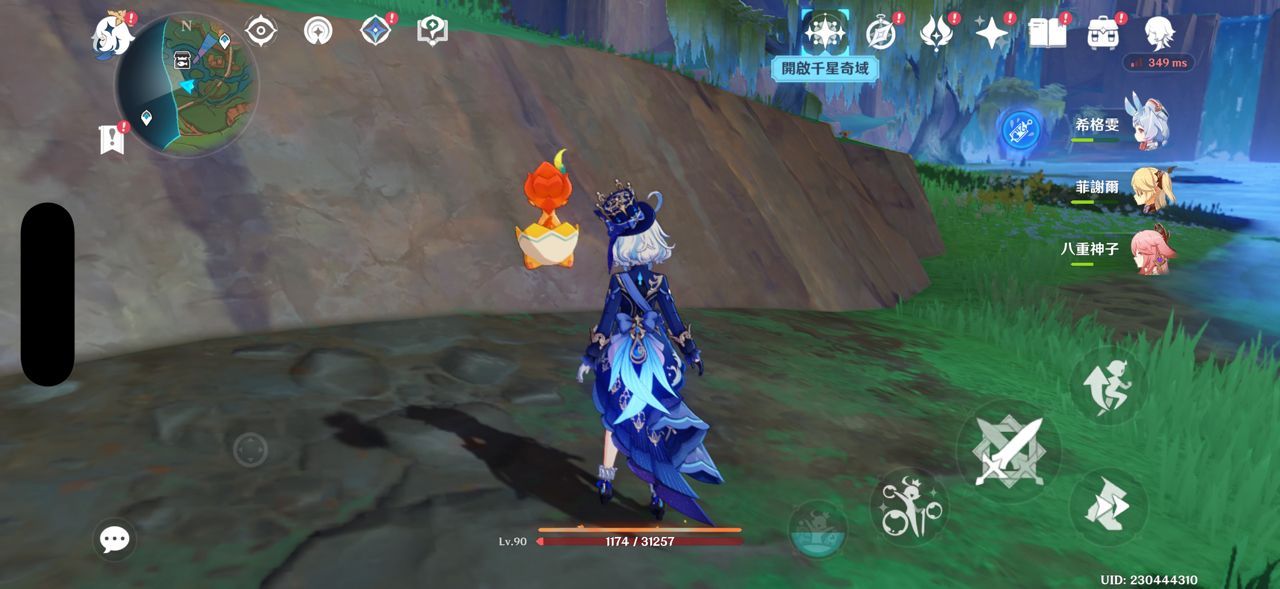Tap the sprint dash button
The width and height of the screenshot is (1280, 589).
[1108, 506]
